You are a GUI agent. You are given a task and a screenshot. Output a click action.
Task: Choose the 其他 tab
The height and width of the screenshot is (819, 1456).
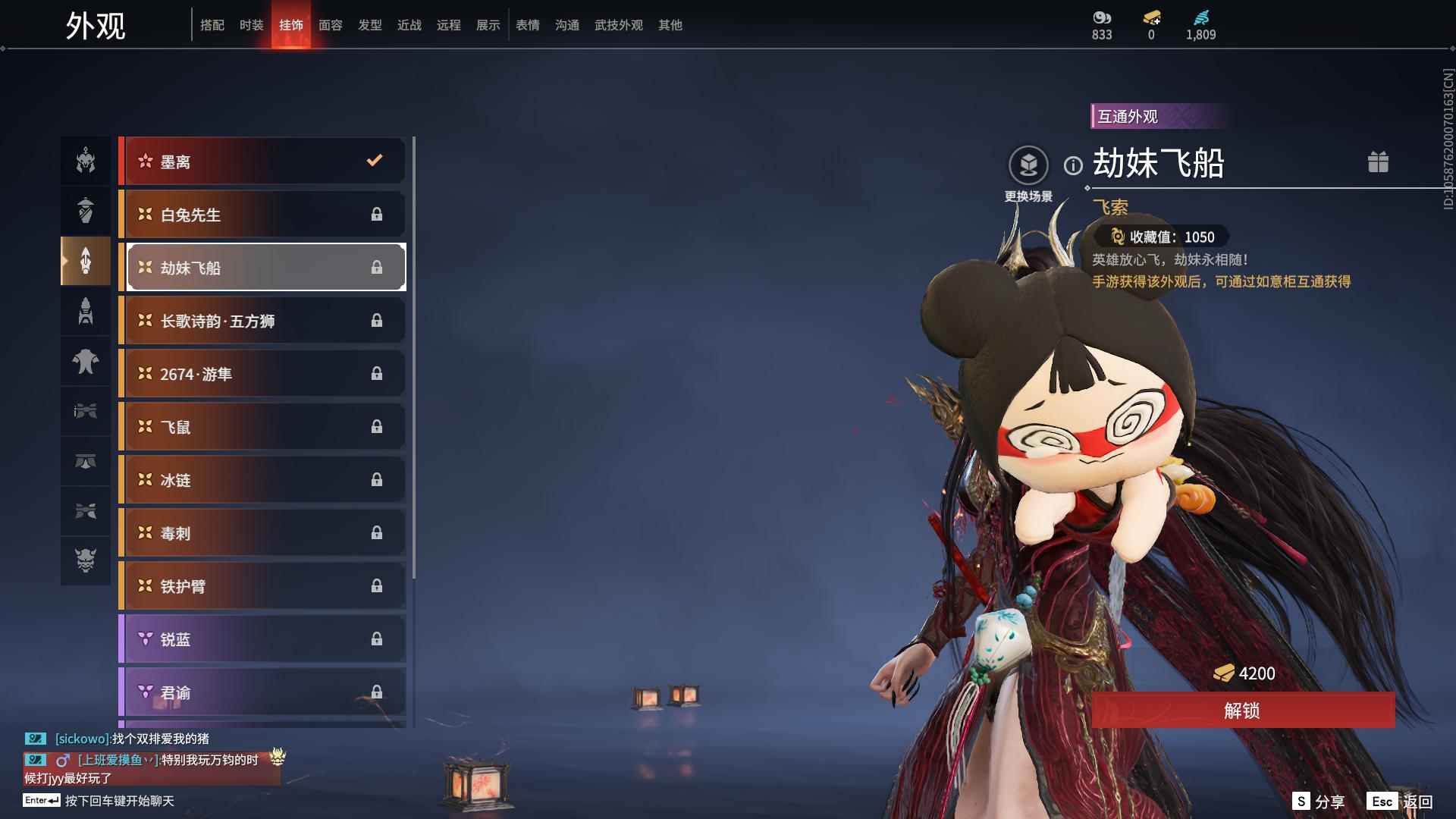[670, 25]
